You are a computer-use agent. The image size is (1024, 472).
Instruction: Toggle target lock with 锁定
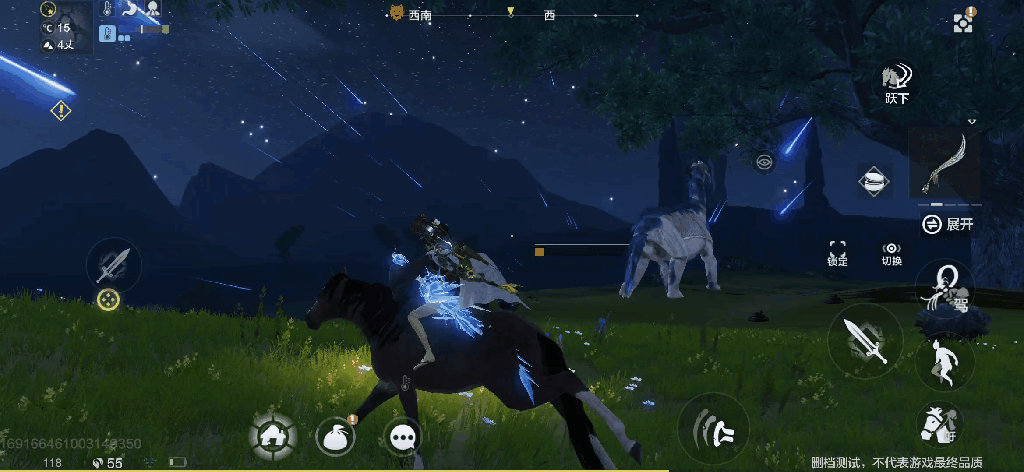[x=837, y=253]
